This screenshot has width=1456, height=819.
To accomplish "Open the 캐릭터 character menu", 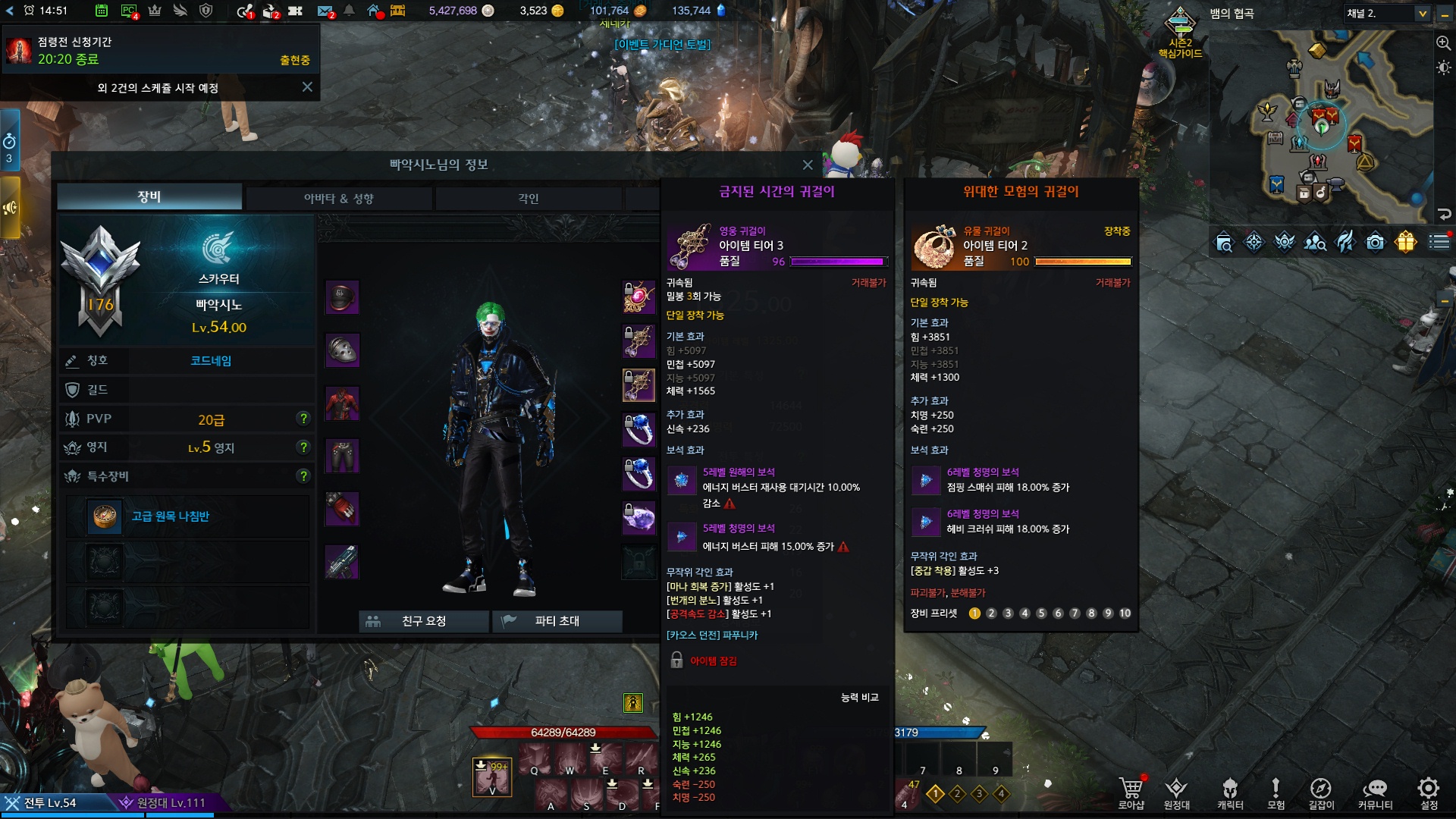I will click(x=1230, y=792).
